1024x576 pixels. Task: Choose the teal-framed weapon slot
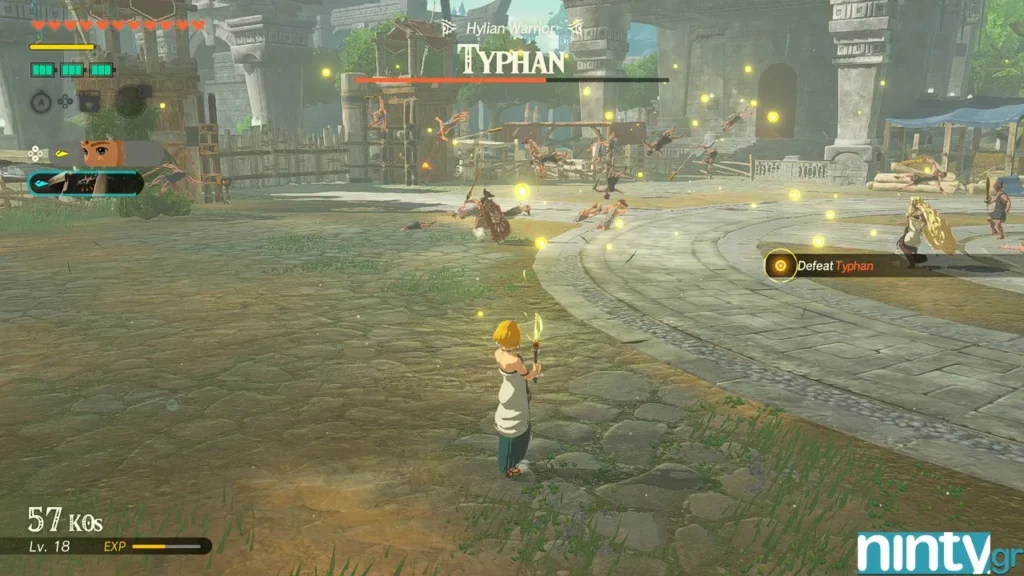[86, 183]
